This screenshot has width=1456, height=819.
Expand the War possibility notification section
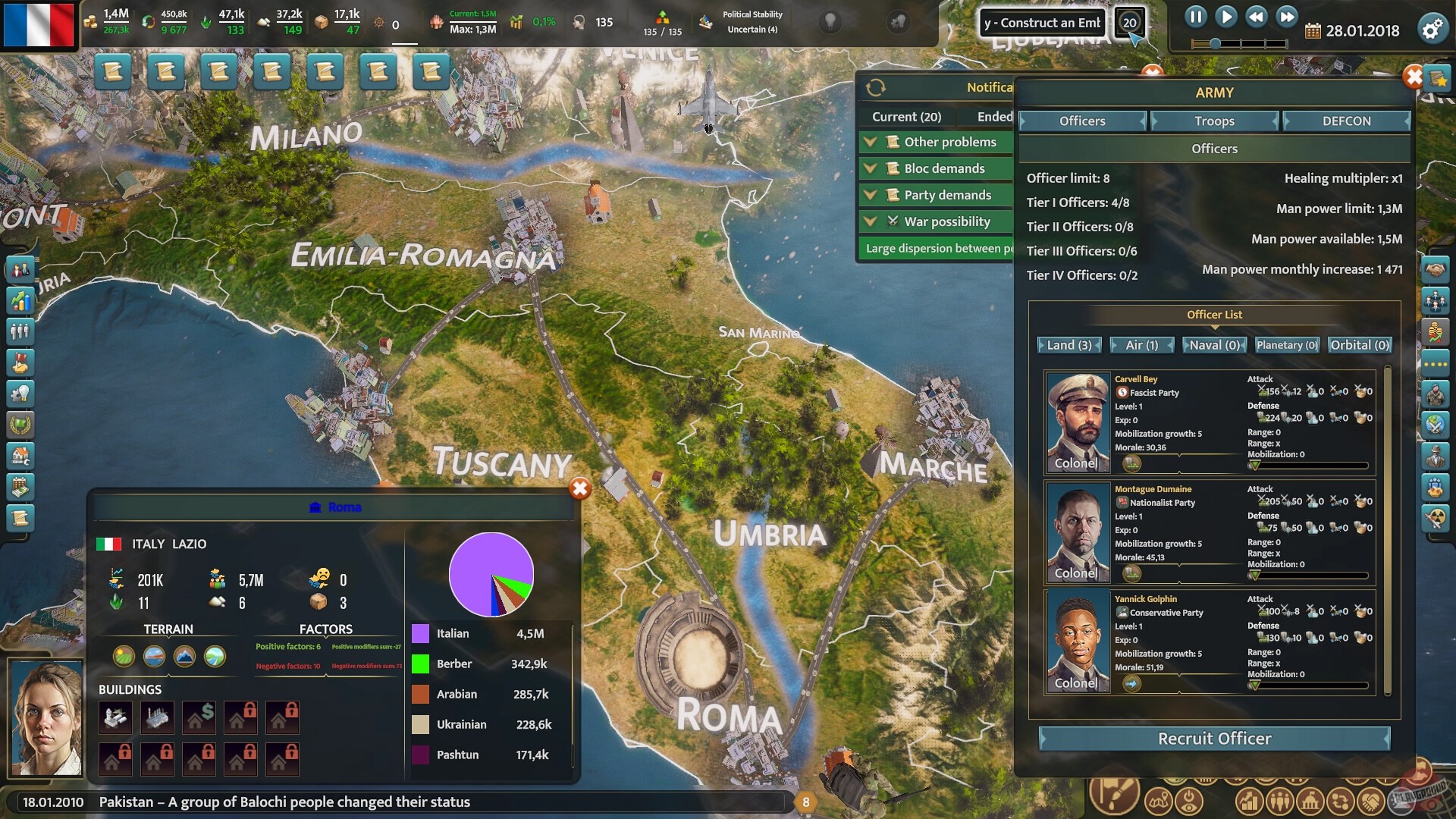point(871,221)
